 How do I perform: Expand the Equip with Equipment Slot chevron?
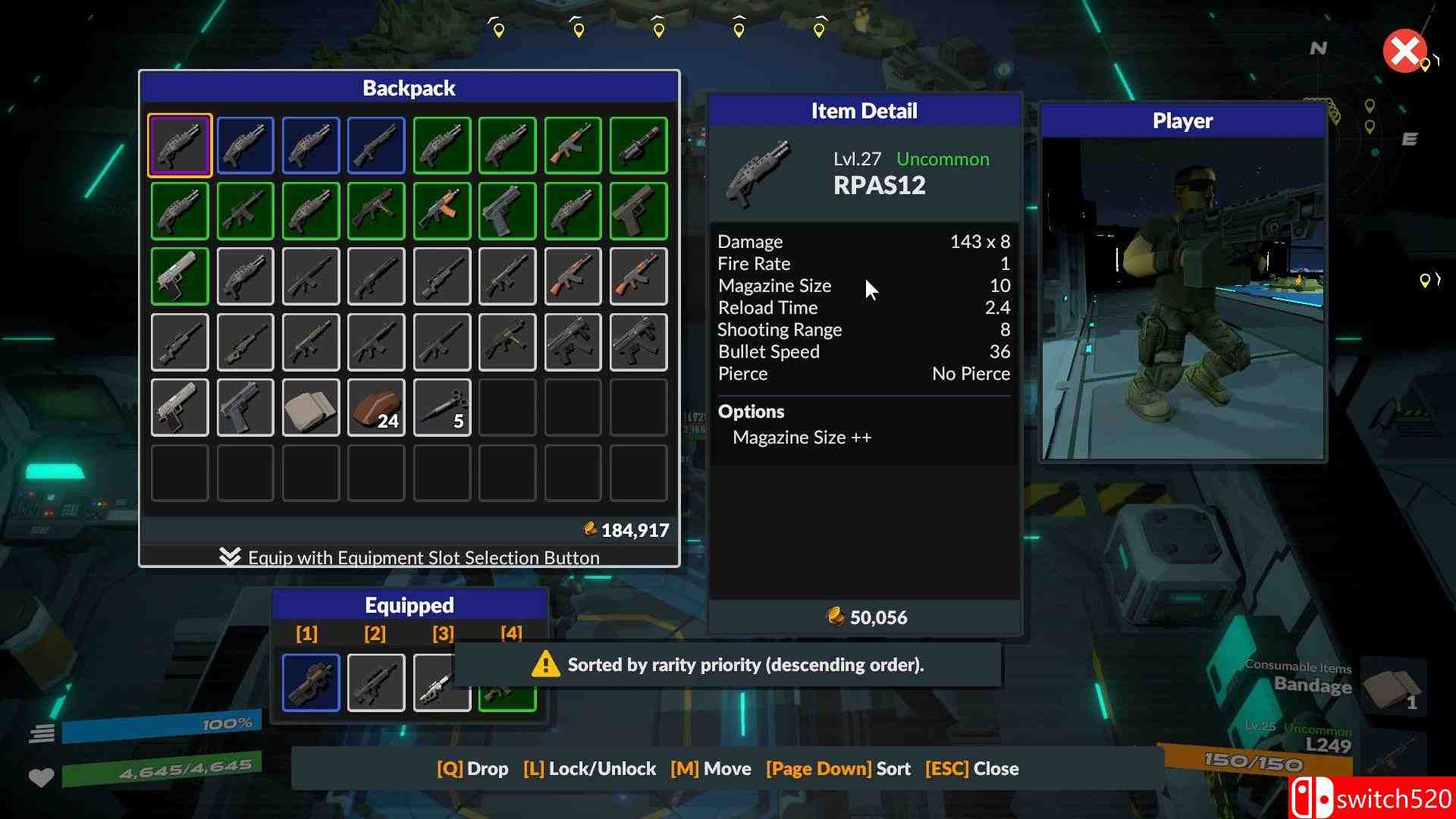pos(230,557)
